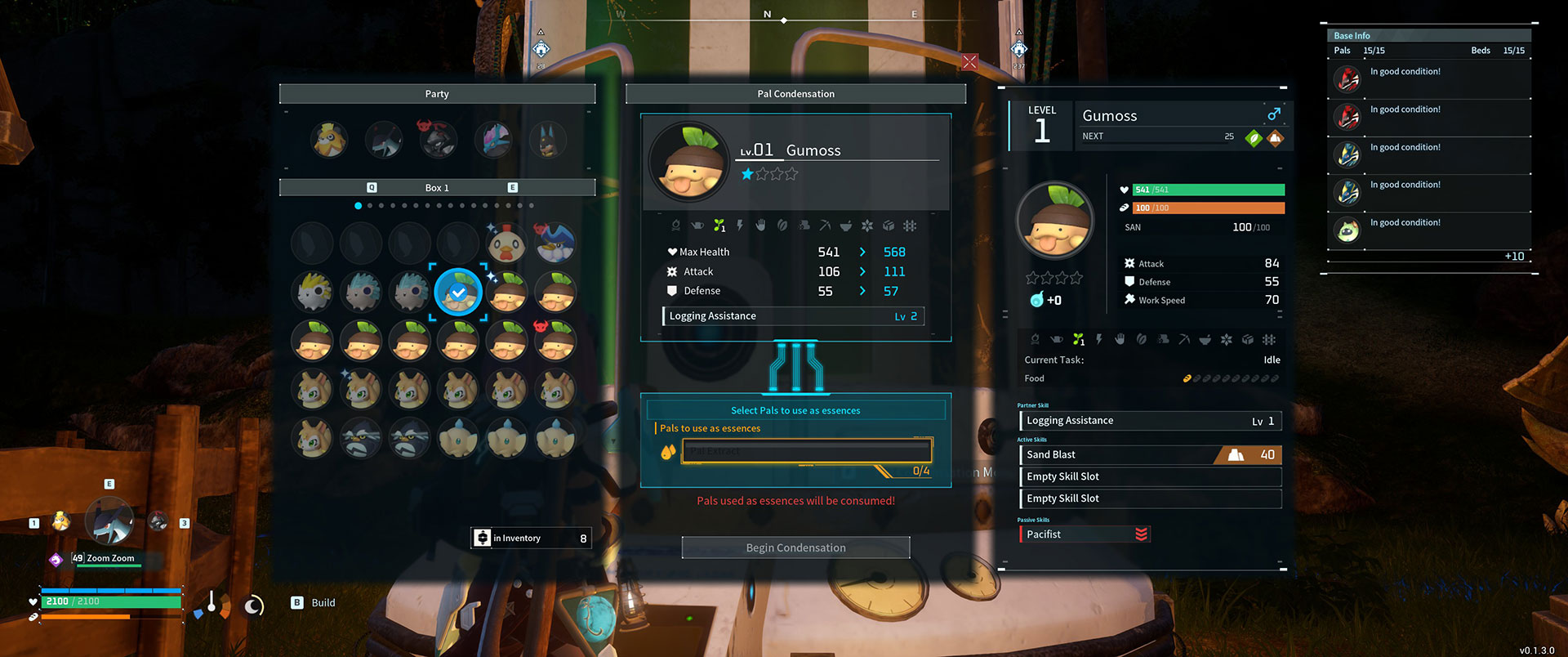Image resolution: width=1568 pixels, height=657 pixels.
Task: Choose the Chikipi in Box 1
Action: coord(506,243)
